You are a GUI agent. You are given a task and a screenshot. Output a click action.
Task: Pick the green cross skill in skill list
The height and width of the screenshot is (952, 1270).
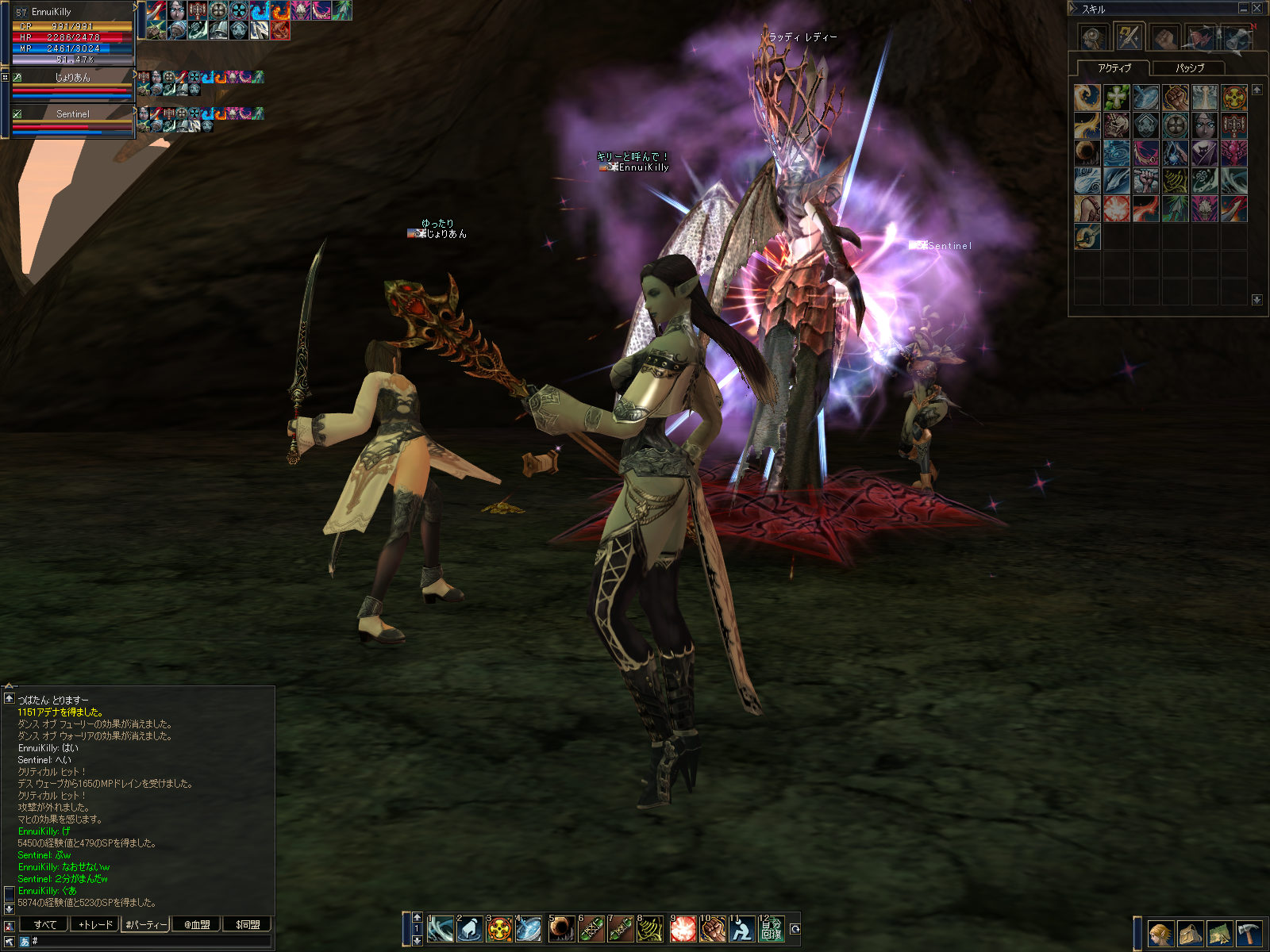click(1117, 98)
